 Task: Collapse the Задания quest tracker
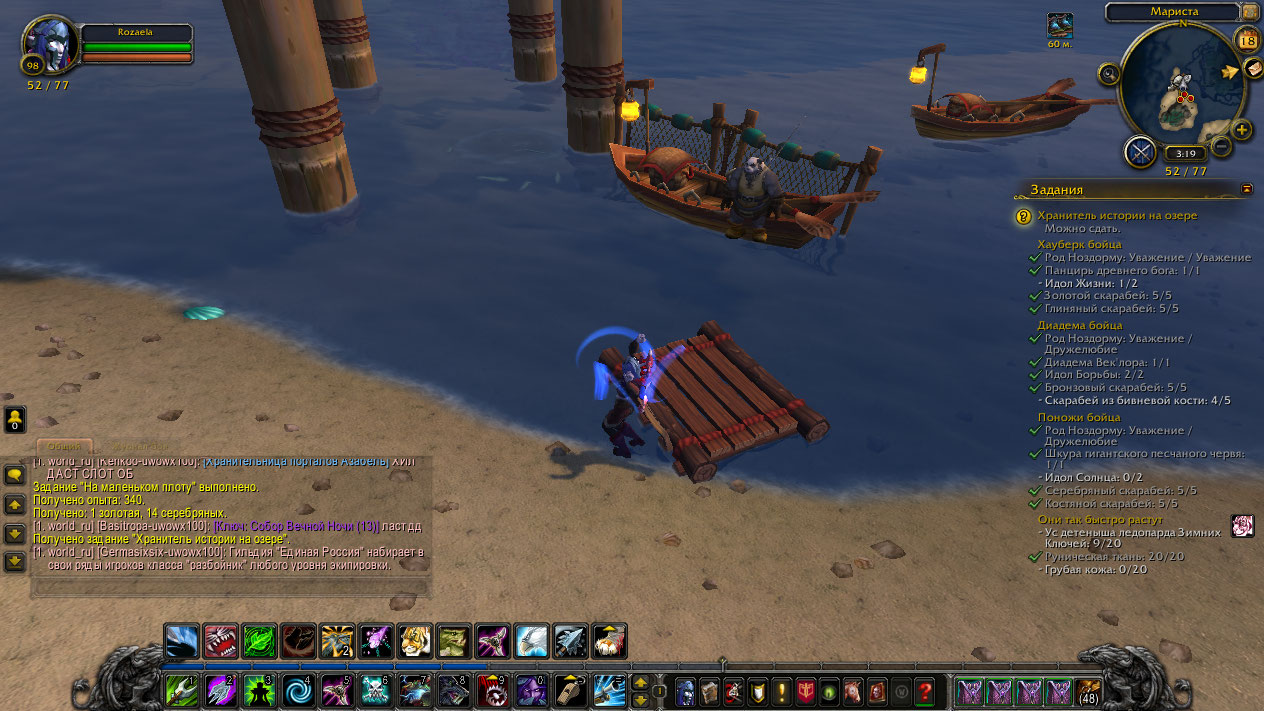(1246, 188)
